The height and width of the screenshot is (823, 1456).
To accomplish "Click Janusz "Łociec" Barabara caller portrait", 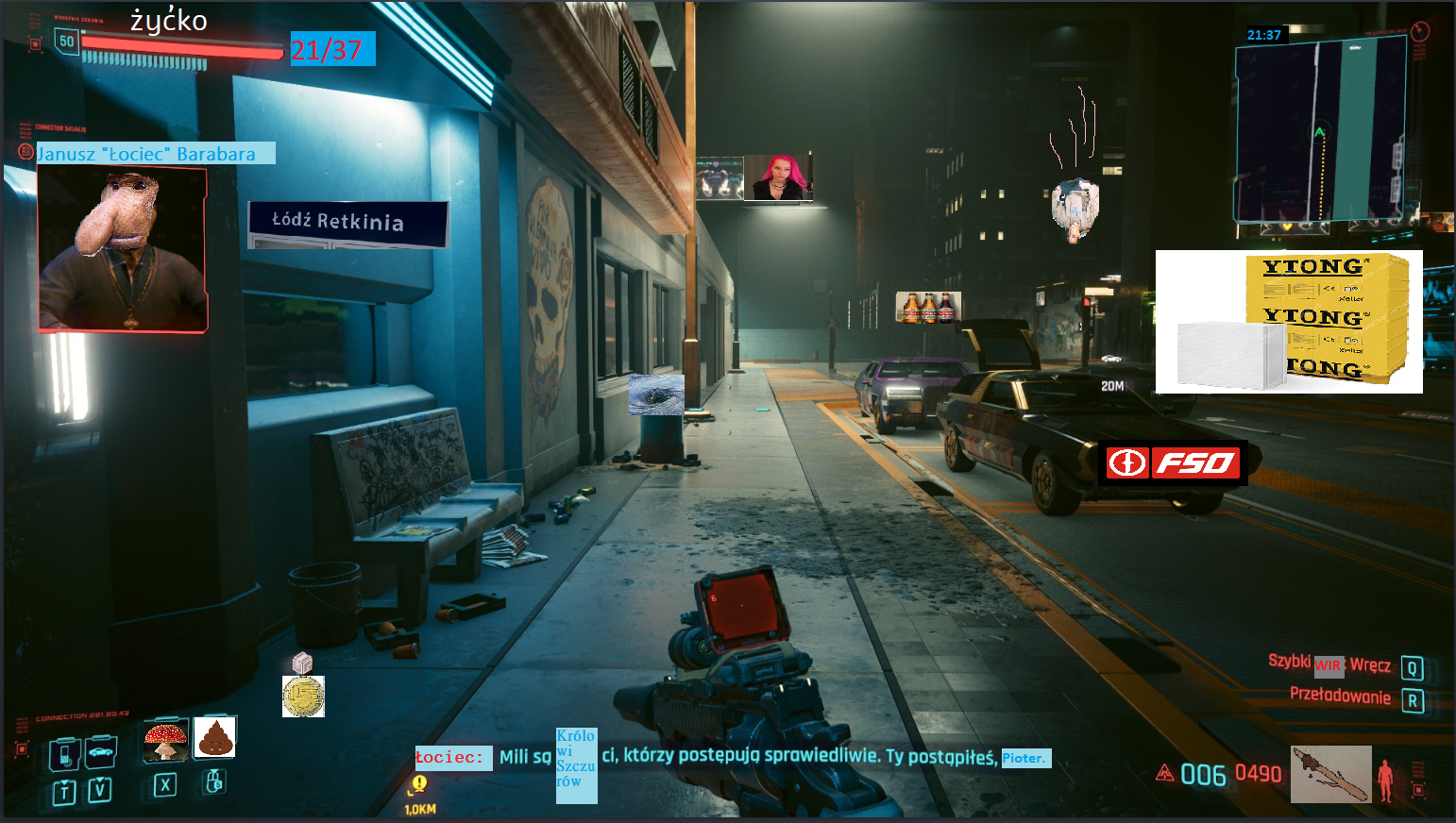I will click(123, 250).
